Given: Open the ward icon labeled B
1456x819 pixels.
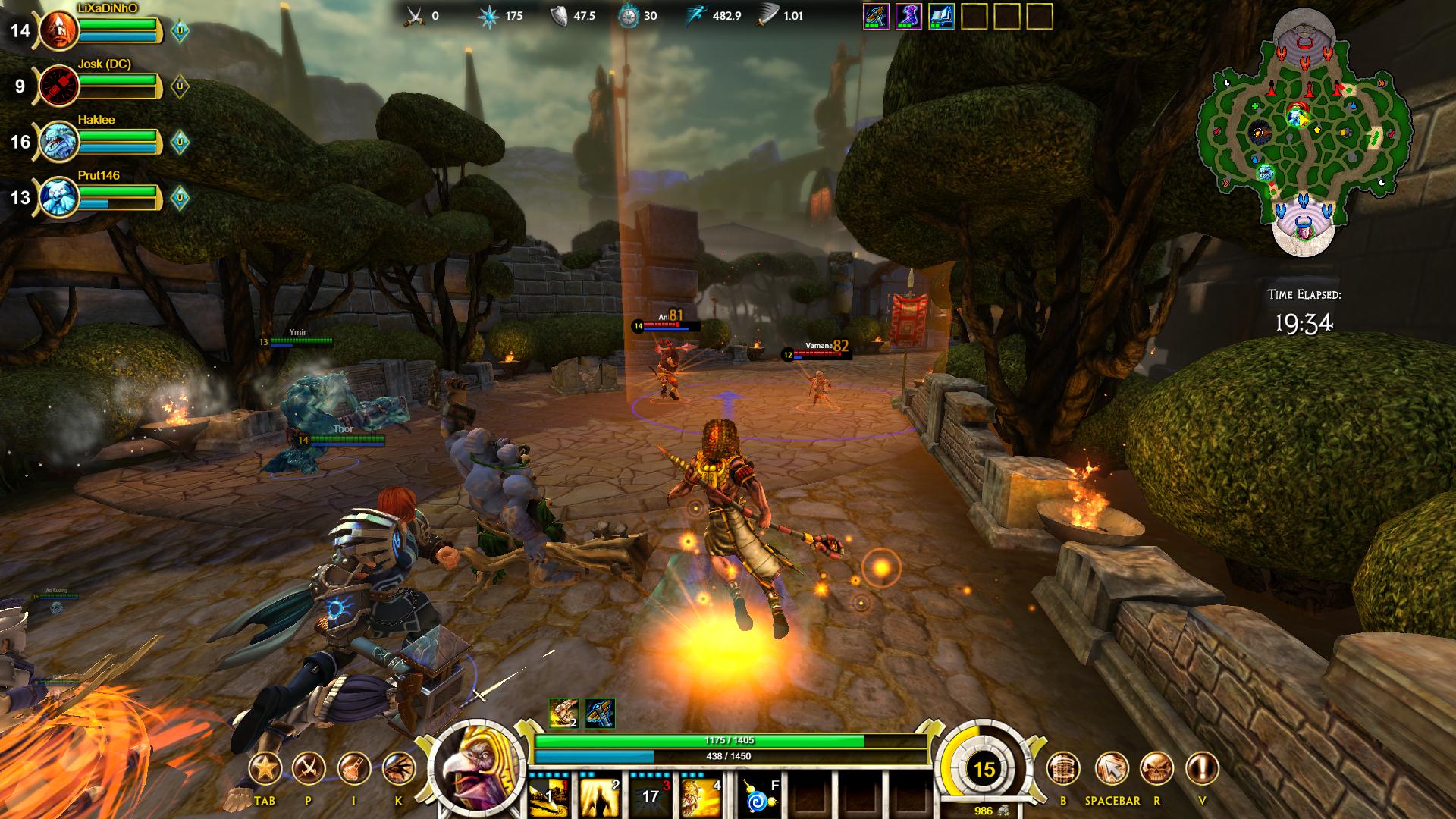Looking at the screenshot, I should point(1064,768).
